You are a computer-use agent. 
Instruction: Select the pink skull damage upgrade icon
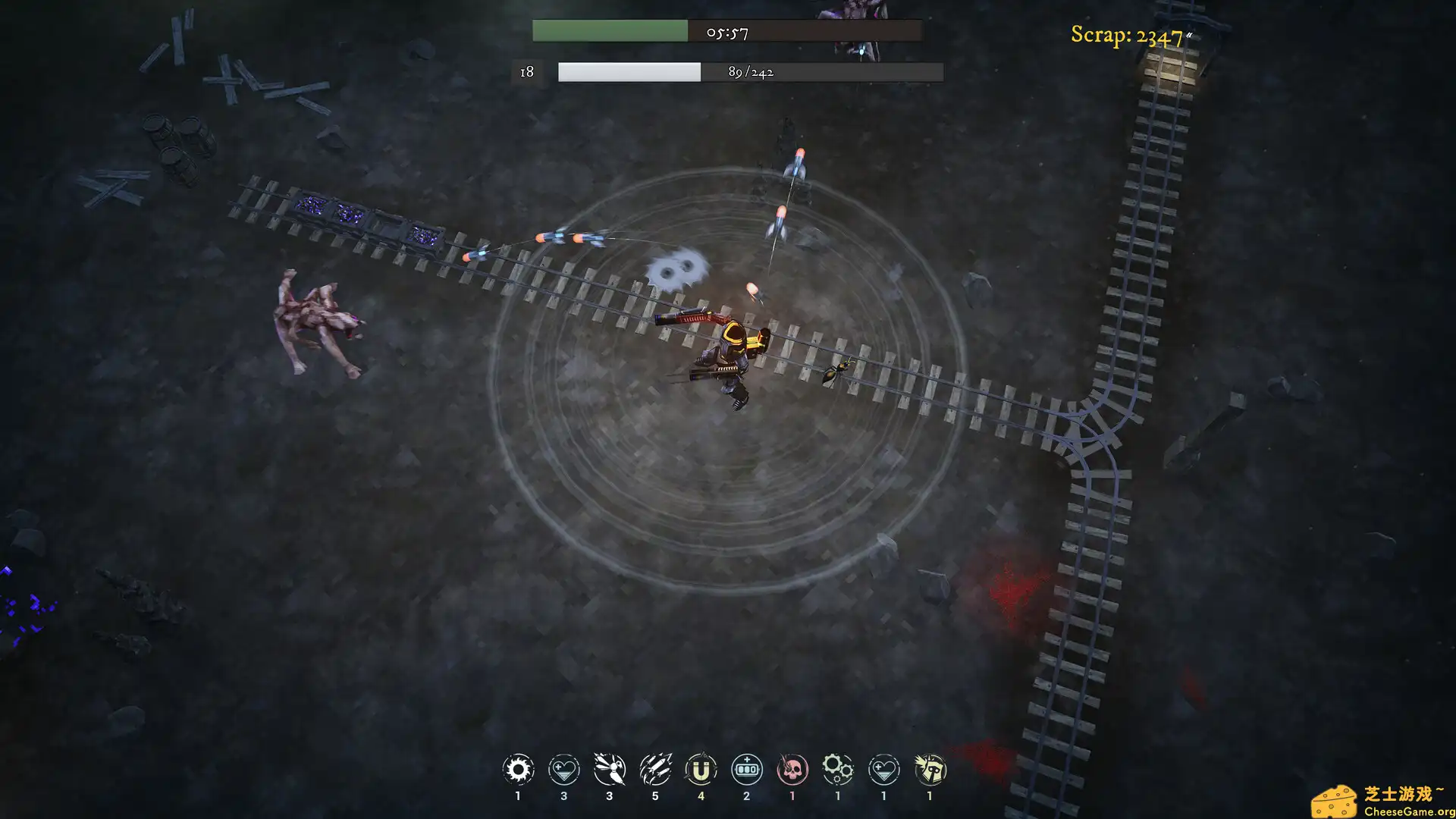coord(792,769)
